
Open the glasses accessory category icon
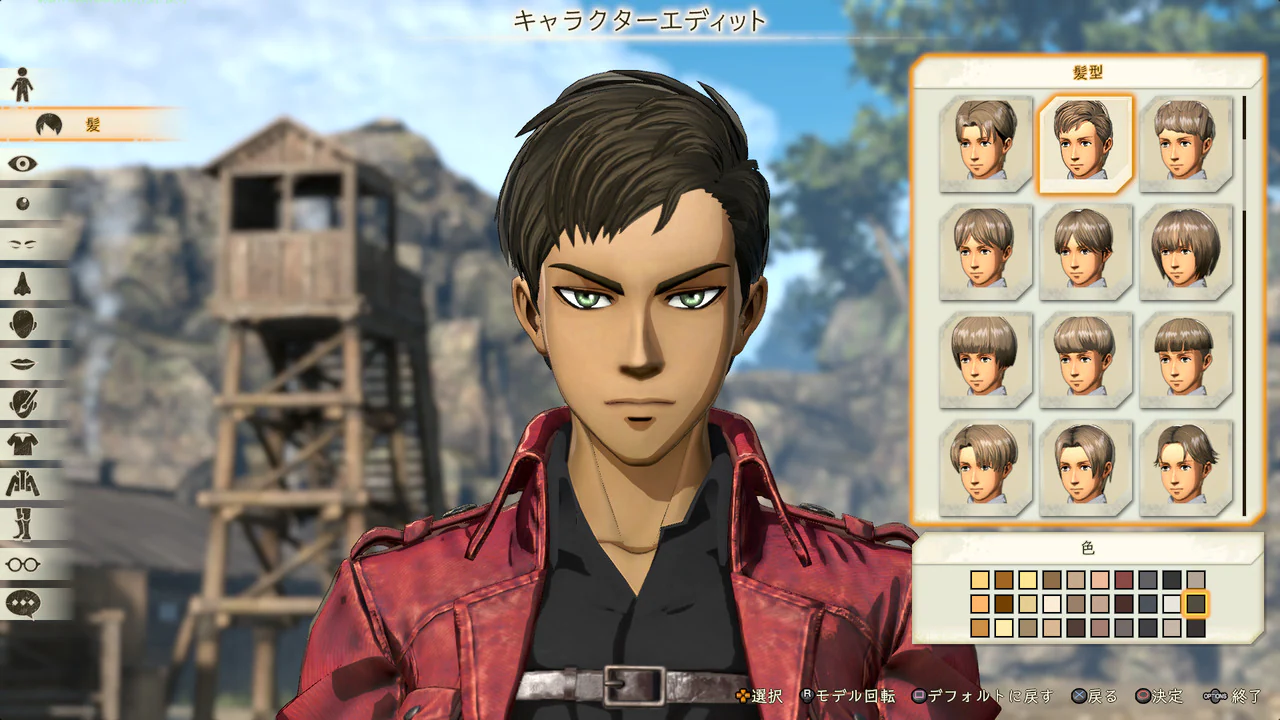[22, 562]
